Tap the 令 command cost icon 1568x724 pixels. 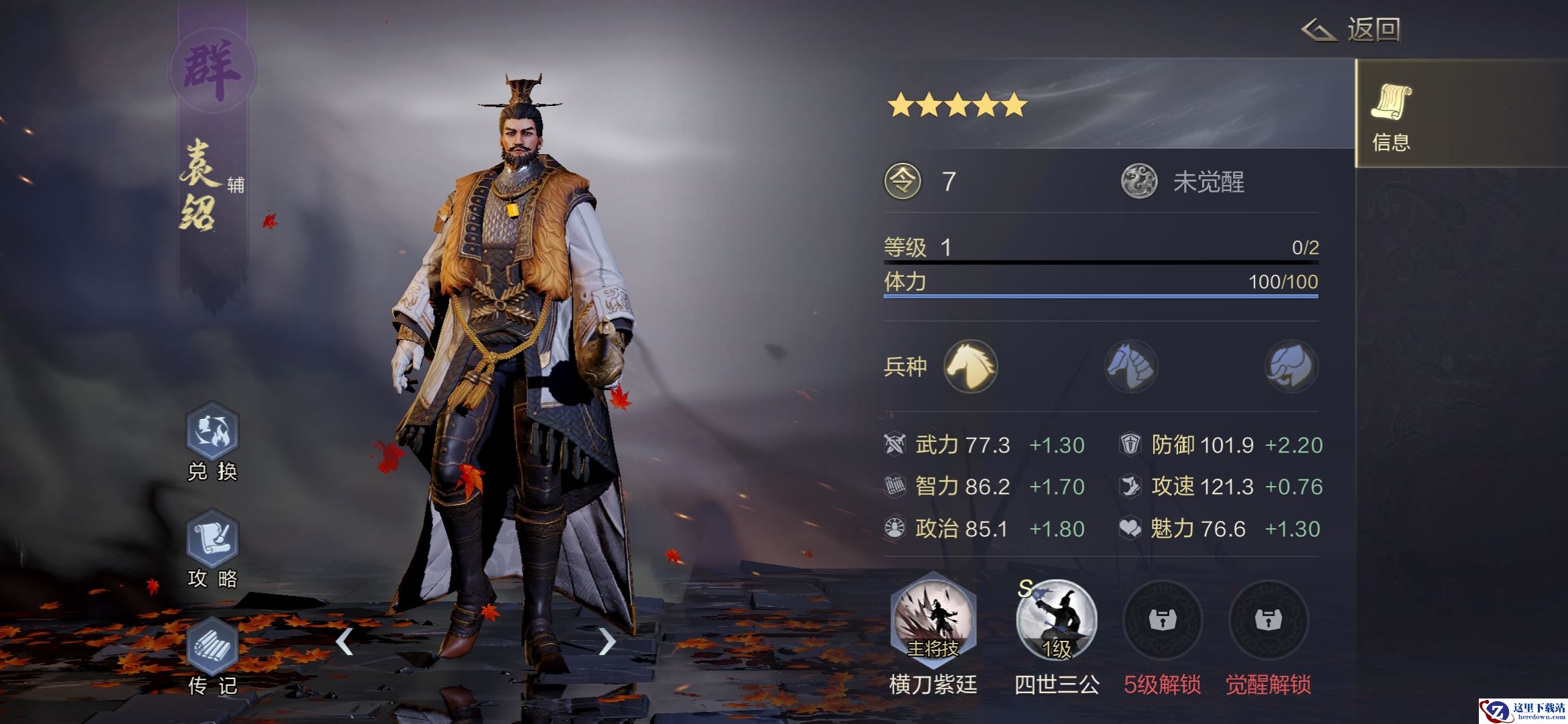pyautogui.click(x=903, y=182)
